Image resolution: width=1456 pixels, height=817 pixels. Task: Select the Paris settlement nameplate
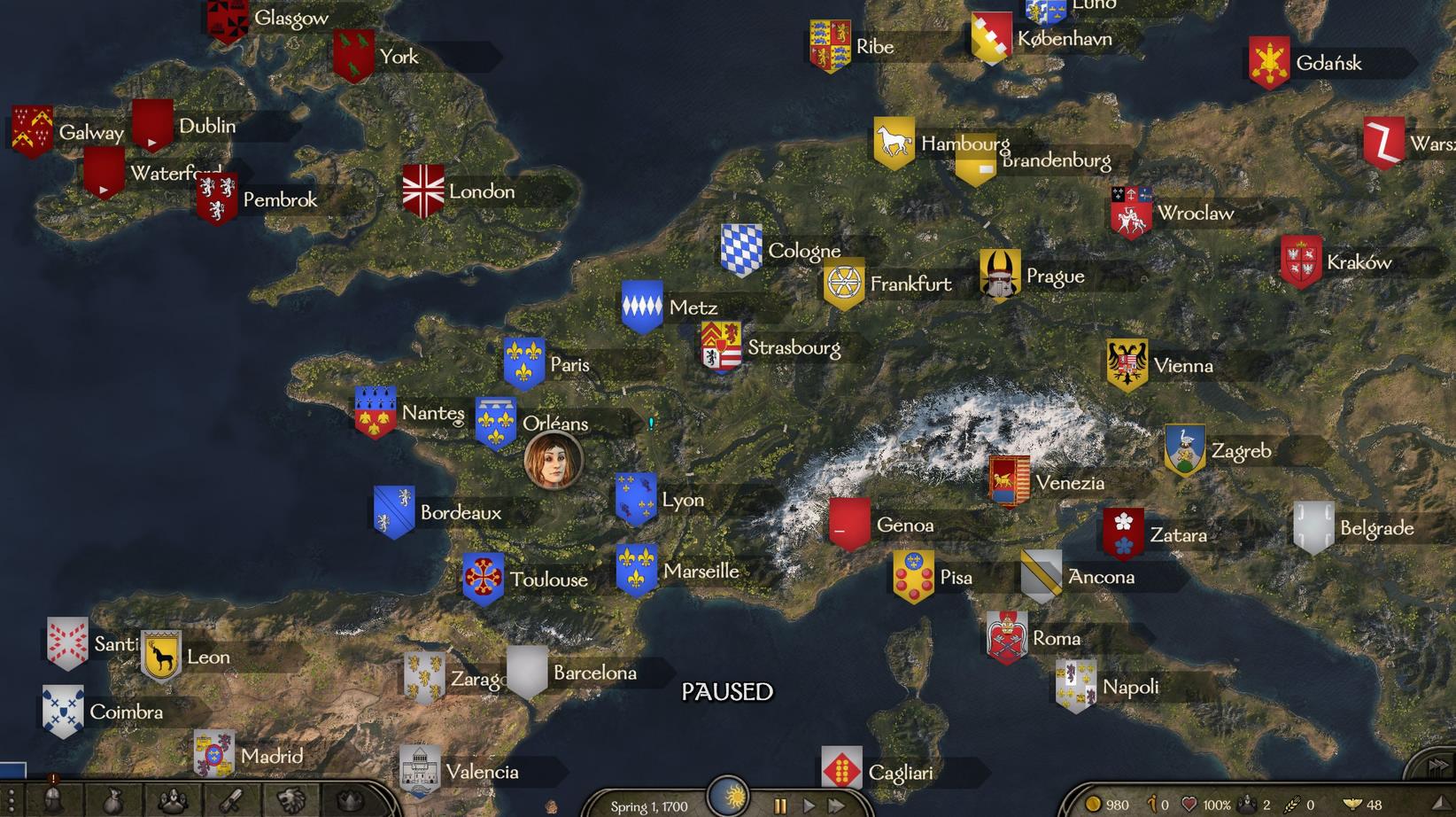569,364
